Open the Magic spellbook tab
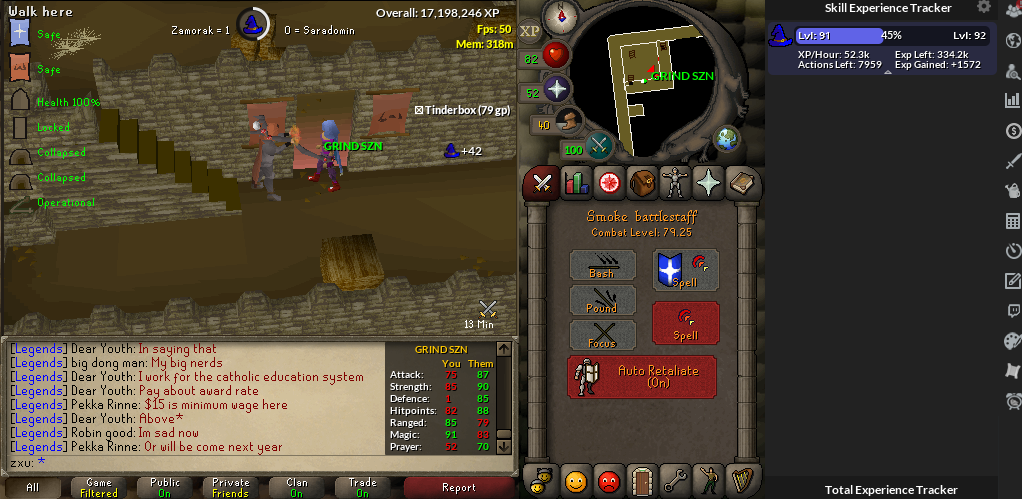 [x=743, y=183]
